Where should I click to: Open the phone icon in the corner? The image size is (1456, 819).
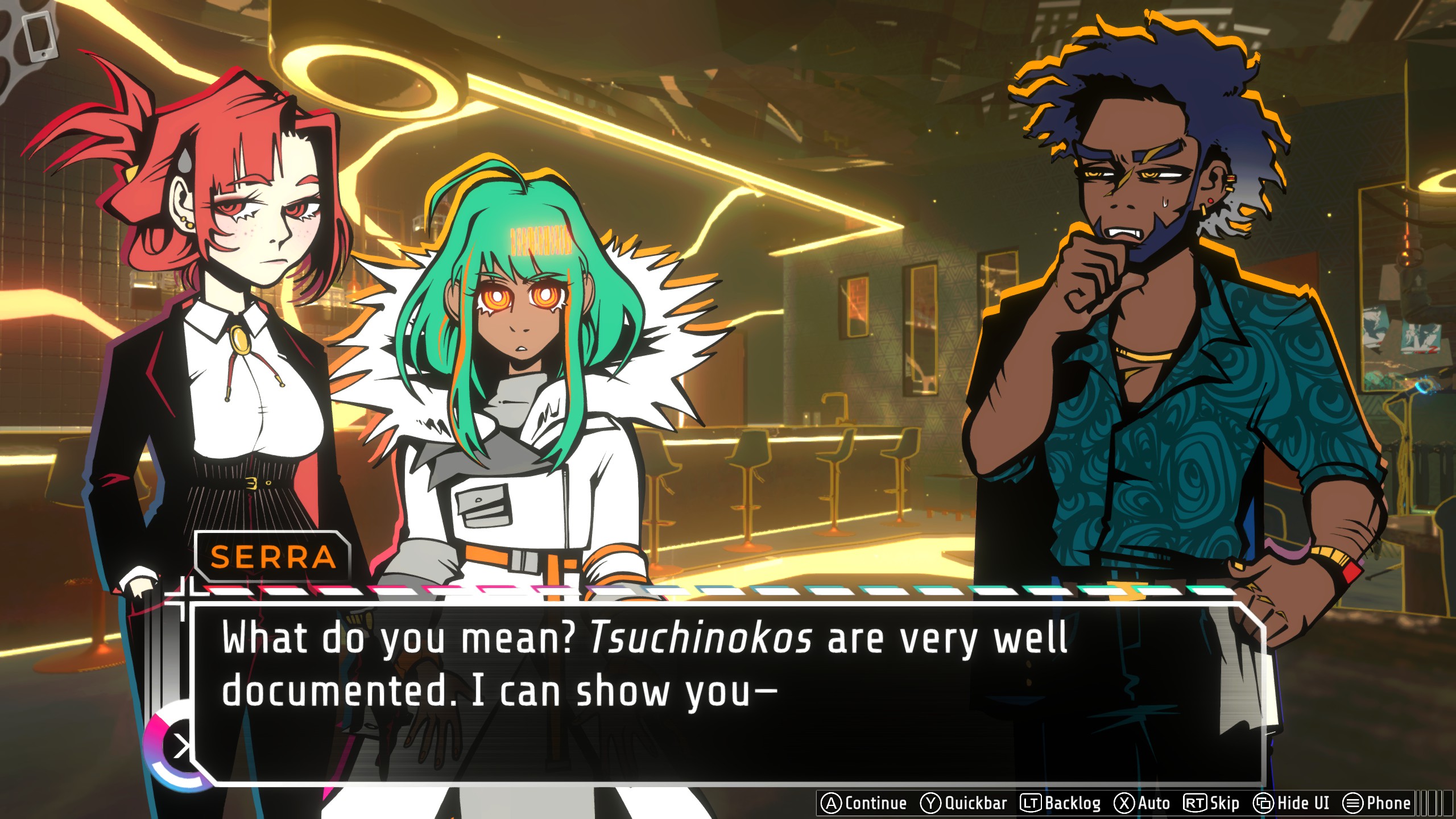41,35
